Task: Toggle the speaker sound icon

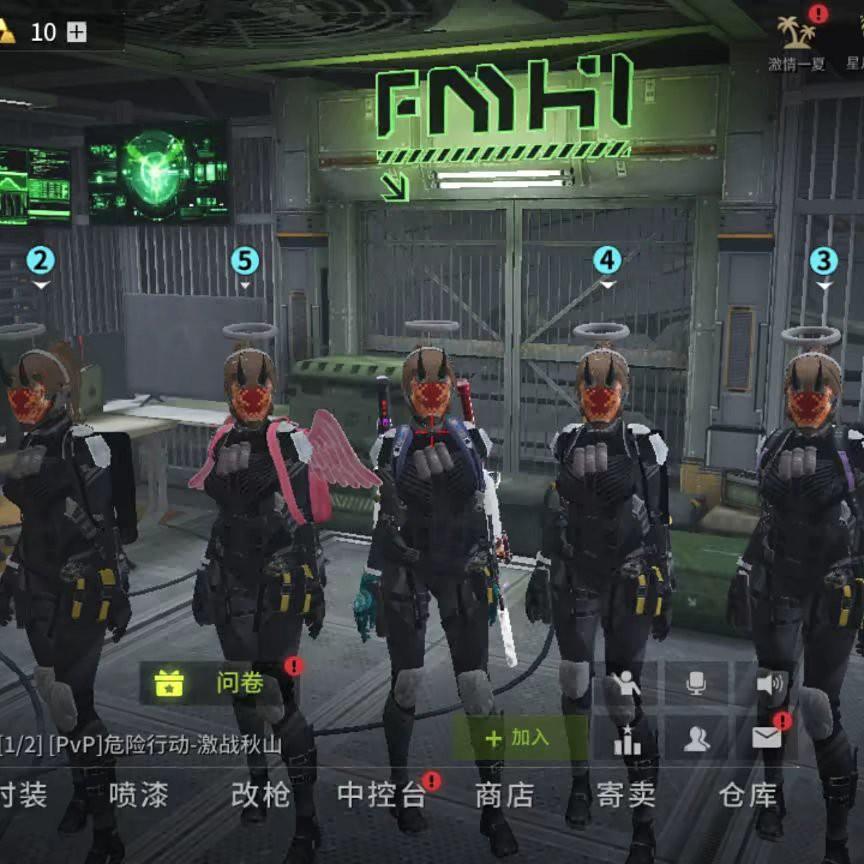Action: point(768,684)
